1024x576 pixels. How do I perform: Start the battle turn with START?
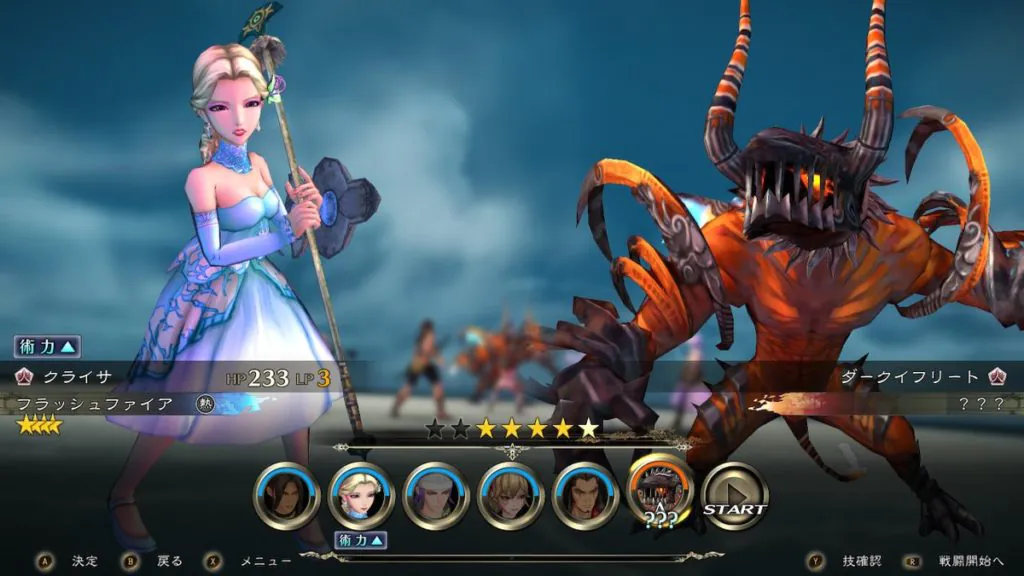(x=735, y=496)
